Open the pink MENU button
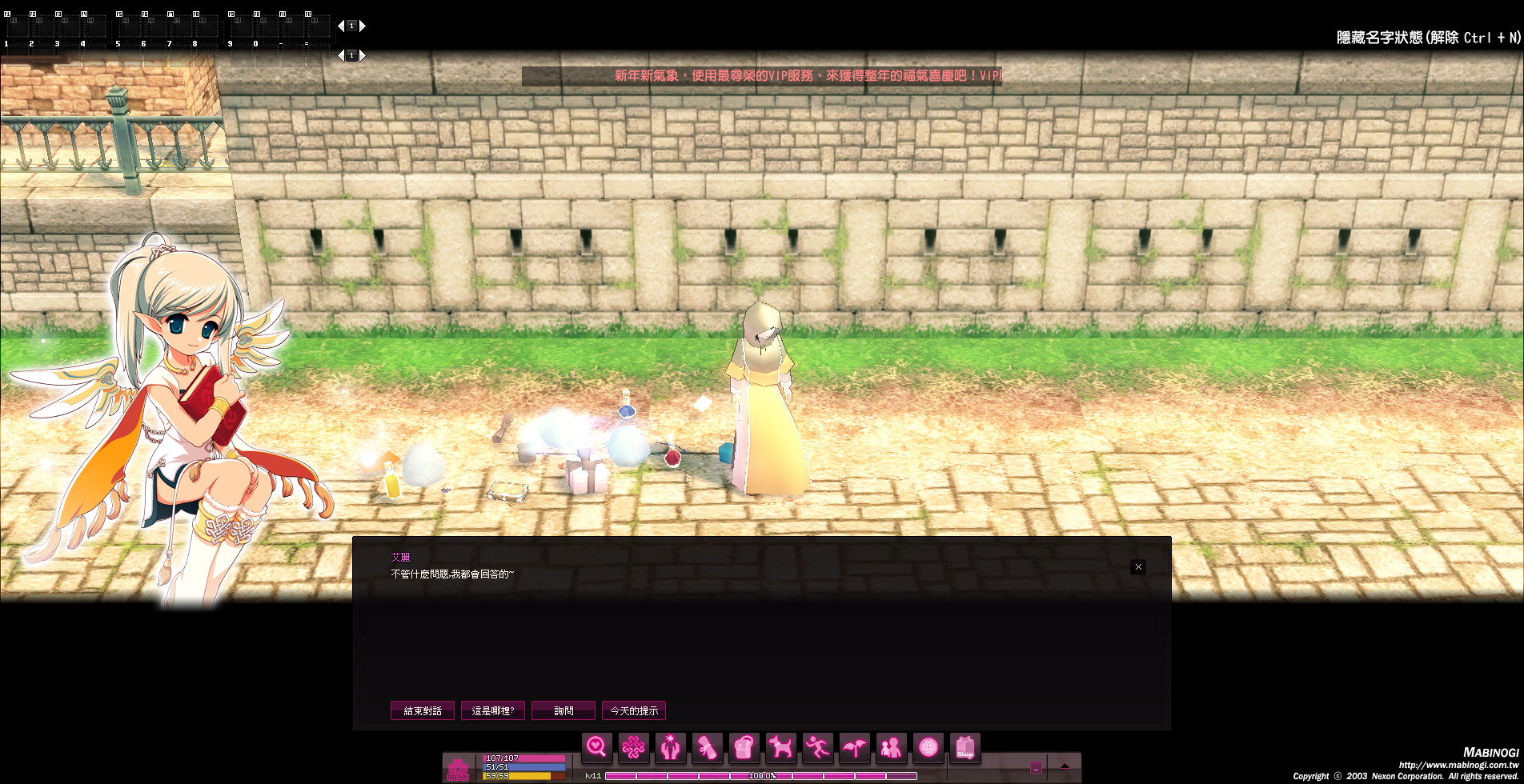 click(x=458, y=769)
